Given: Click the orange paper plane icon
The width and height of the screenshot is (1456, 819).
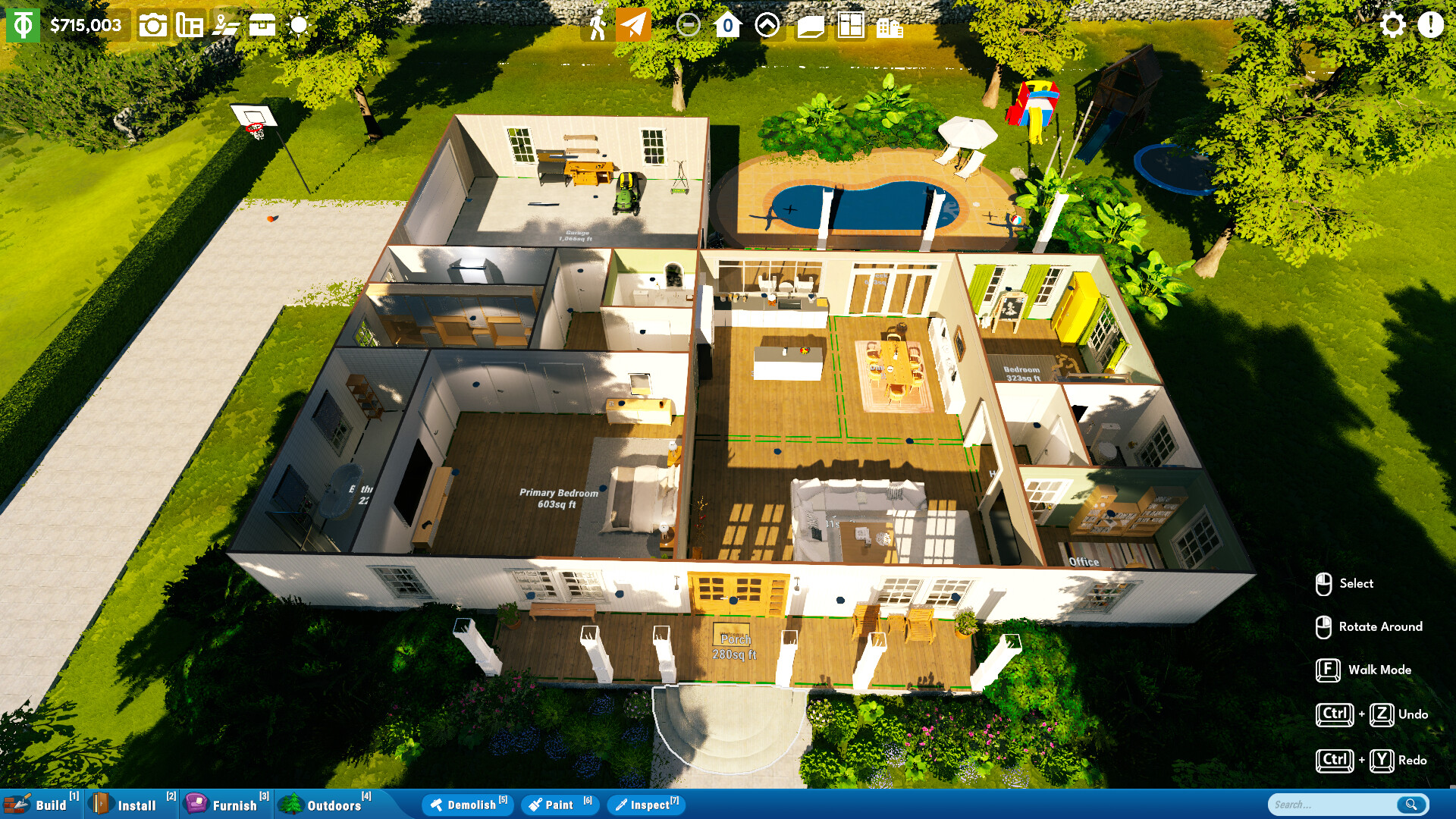Looking at the screenshot, I should (x=634, y=25).
